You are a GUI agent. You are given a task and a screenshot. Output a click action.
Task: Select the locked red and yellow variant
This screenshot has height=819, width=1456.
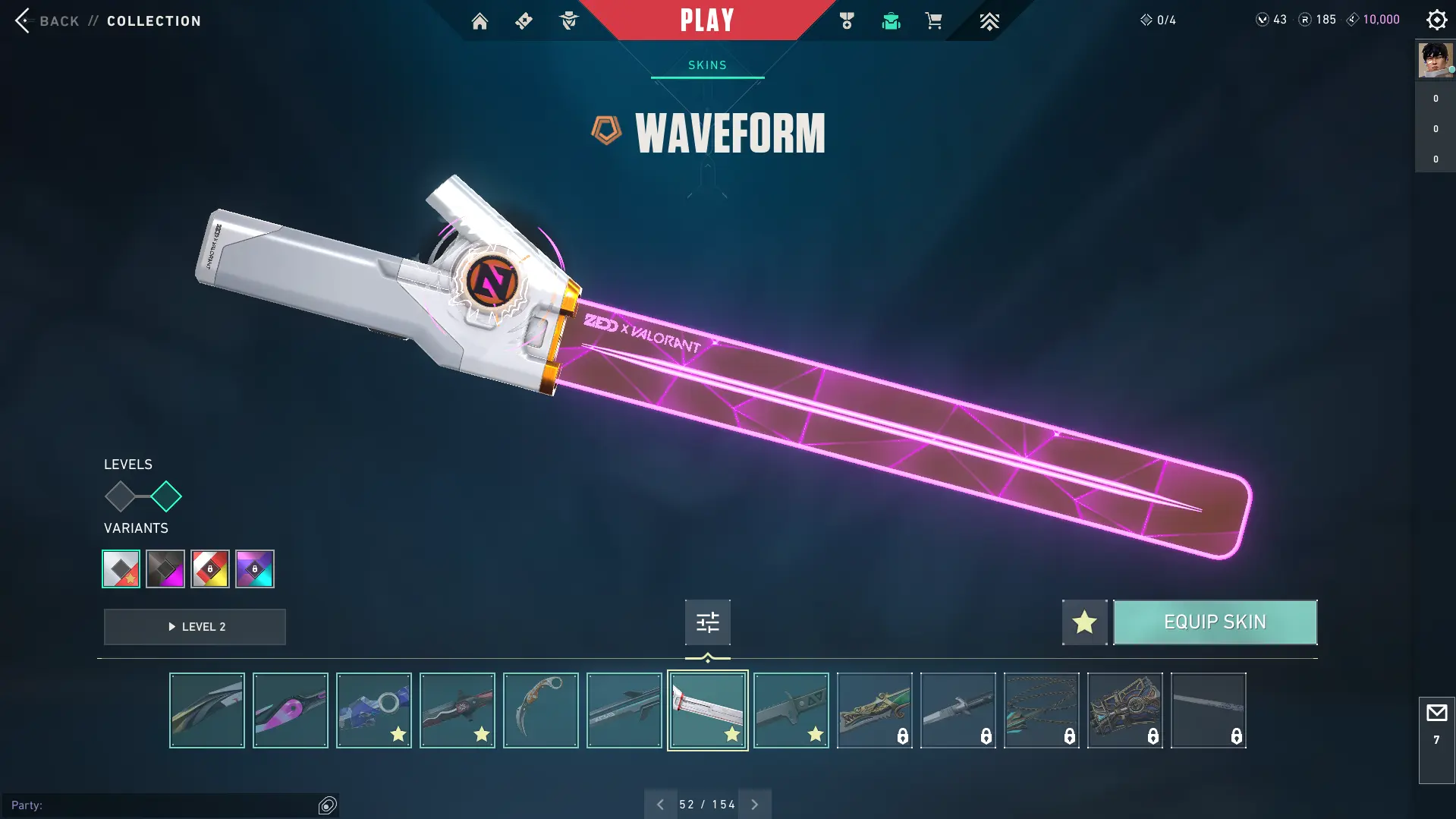tap(210, 569)
